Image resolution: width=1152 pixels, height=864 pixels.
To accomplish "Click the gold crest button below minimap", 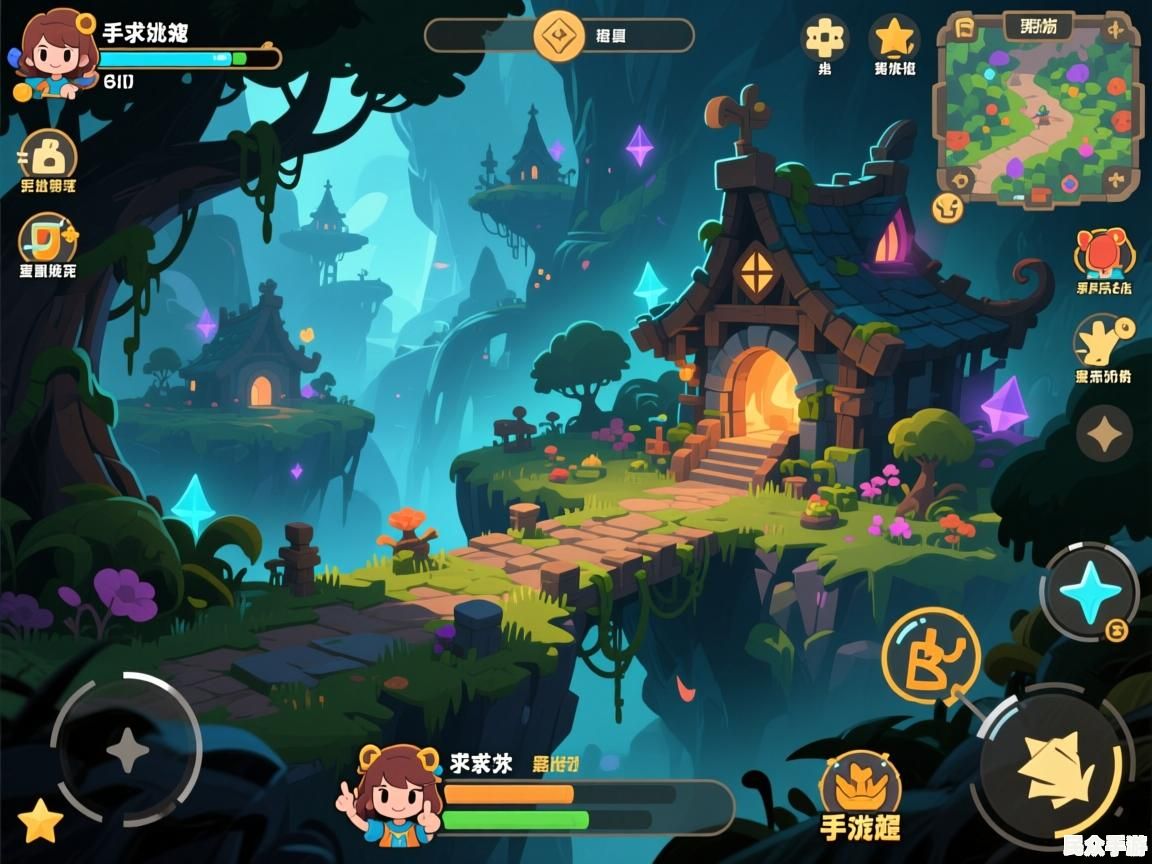I will click(x=946, y=207).
